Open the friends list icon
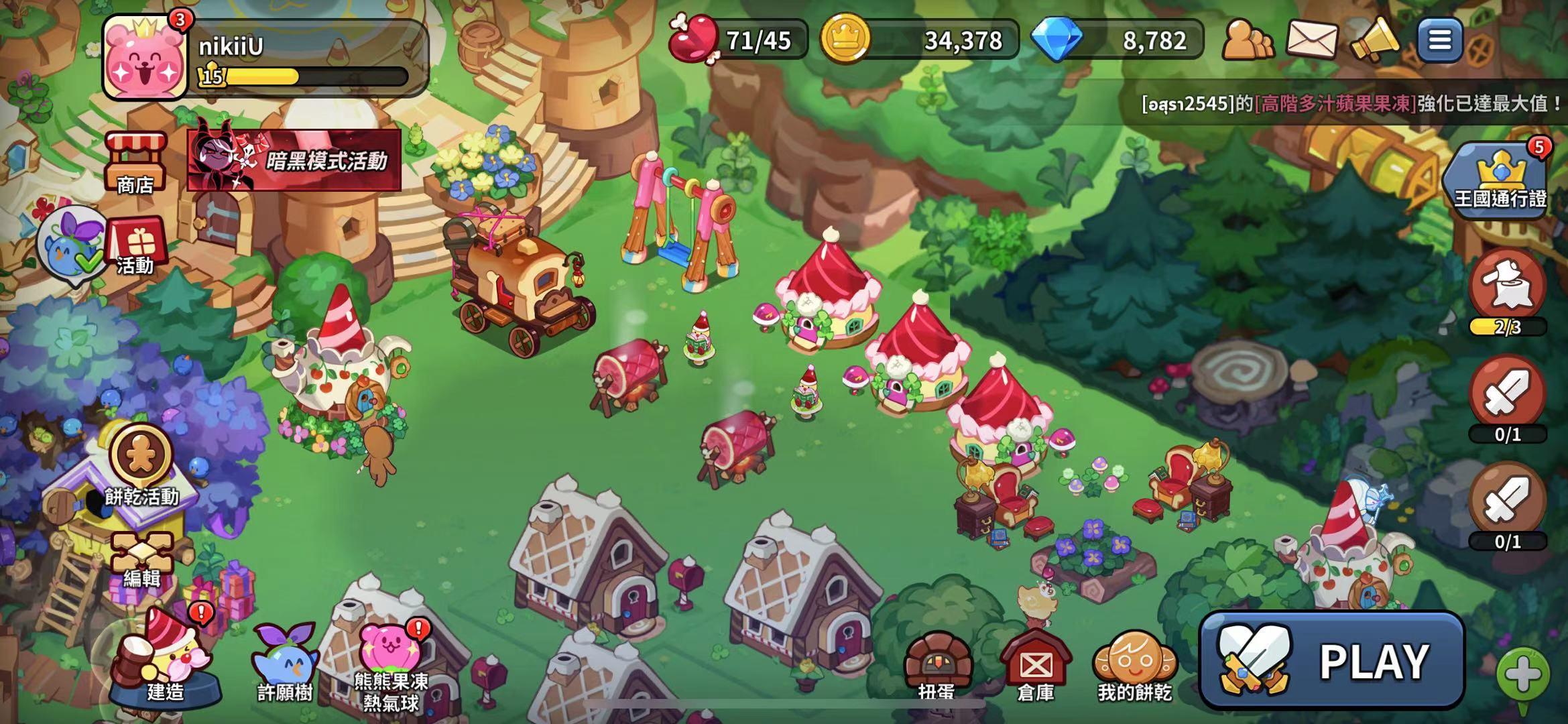Screen dimensions: 1568x724 pos(1248,40)
